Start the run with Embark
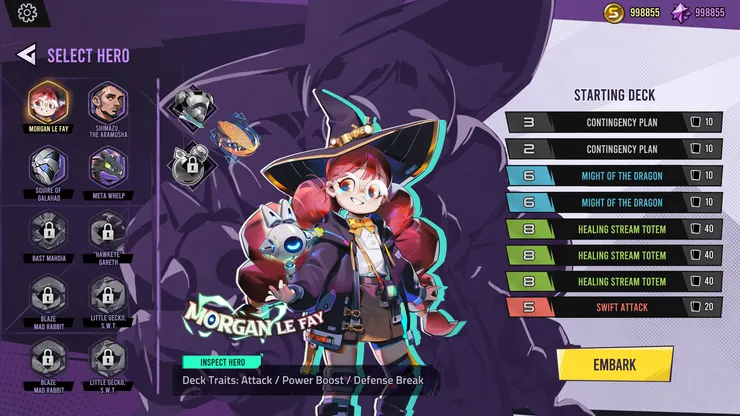Image resolution: width=740 pixels, height=416 pixels. pyautogui.click(x=614, y=364)
